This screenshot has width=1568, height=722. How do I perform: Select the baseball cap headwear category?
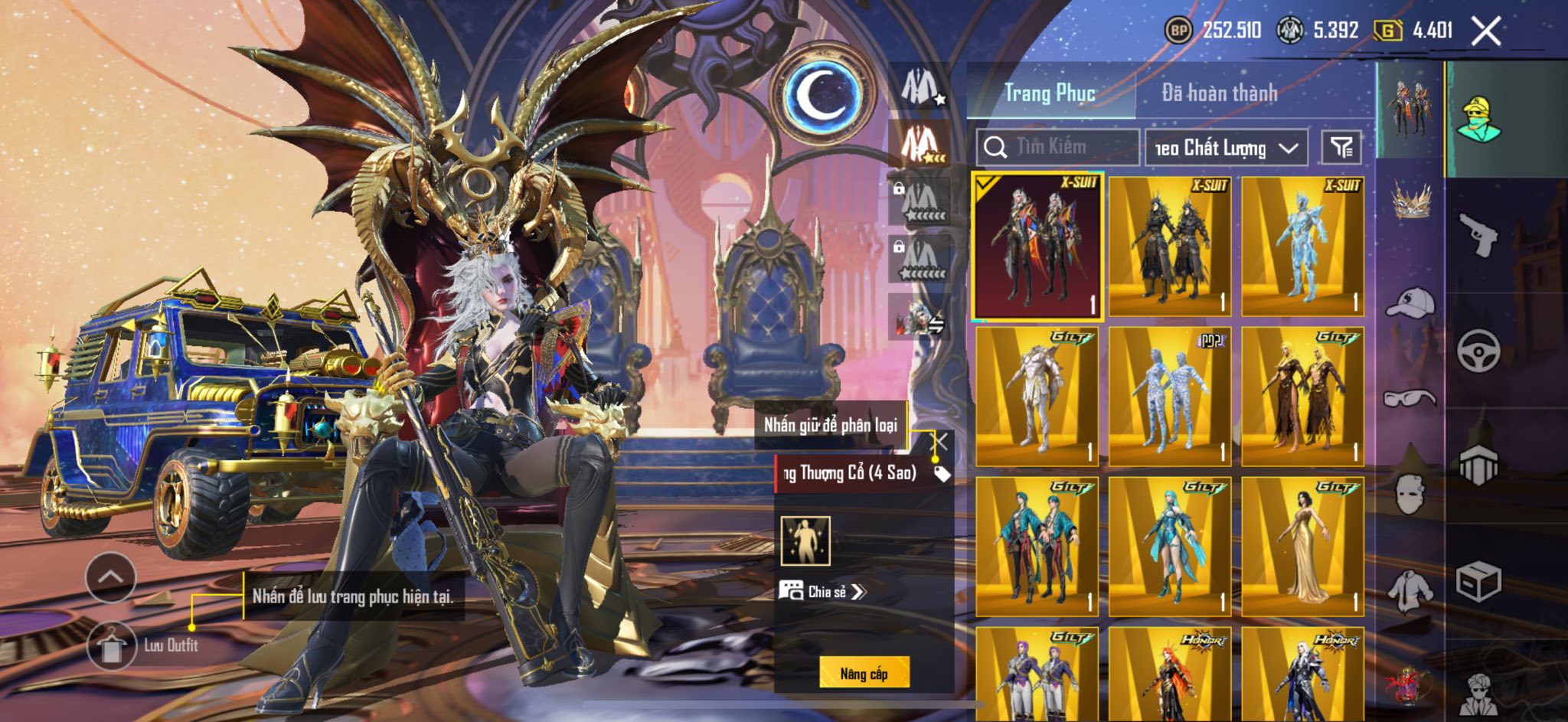point(1410,302)
